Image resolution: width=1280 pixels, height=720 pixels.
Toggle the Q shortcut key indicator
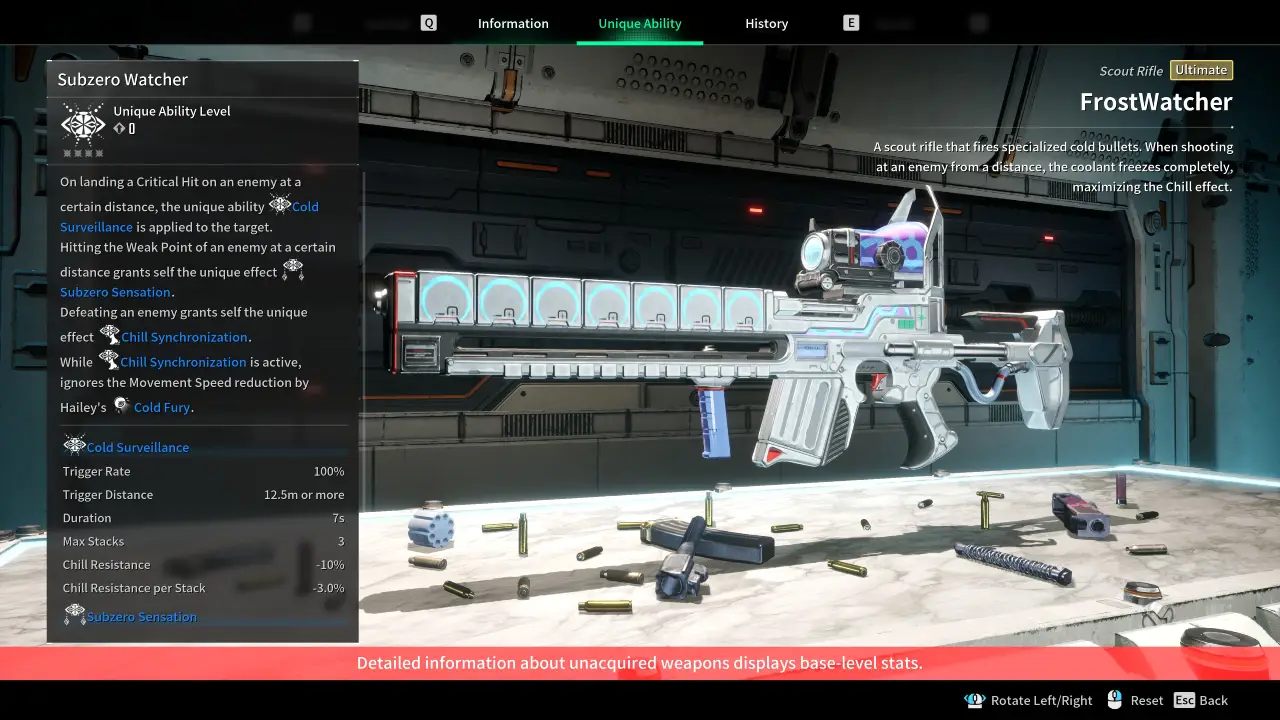pos(428,22)
